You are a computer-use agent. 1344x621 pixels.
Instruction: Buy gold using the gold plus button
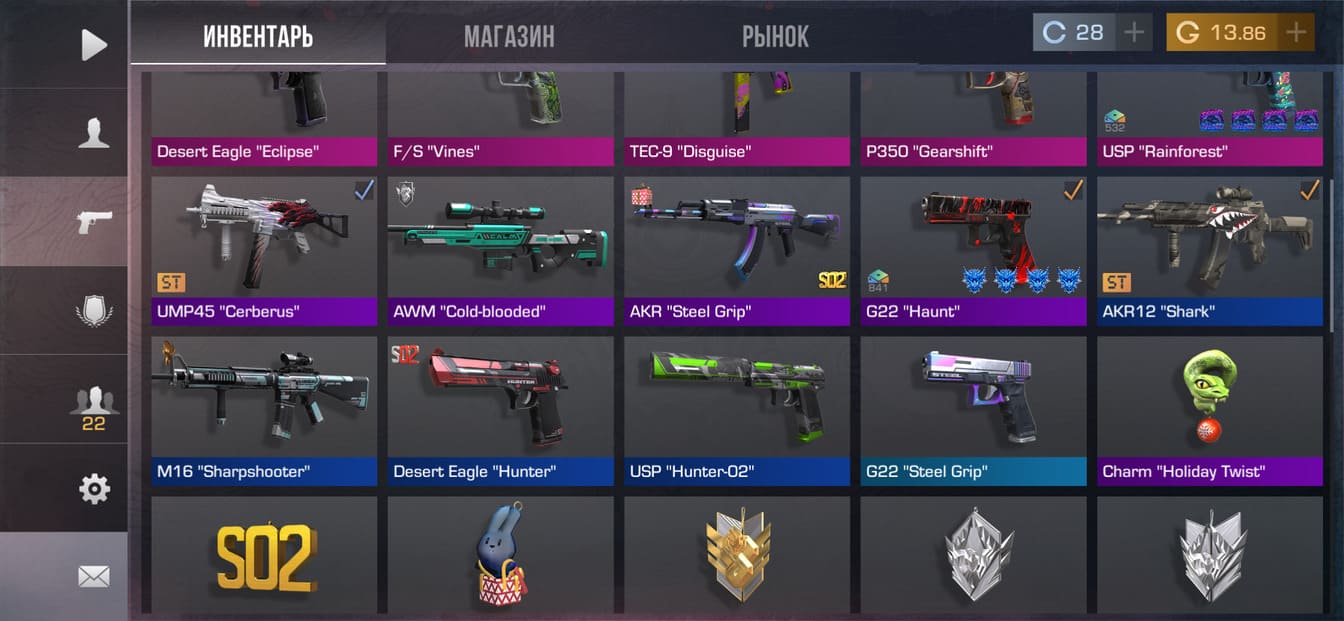coord(1296,33)
